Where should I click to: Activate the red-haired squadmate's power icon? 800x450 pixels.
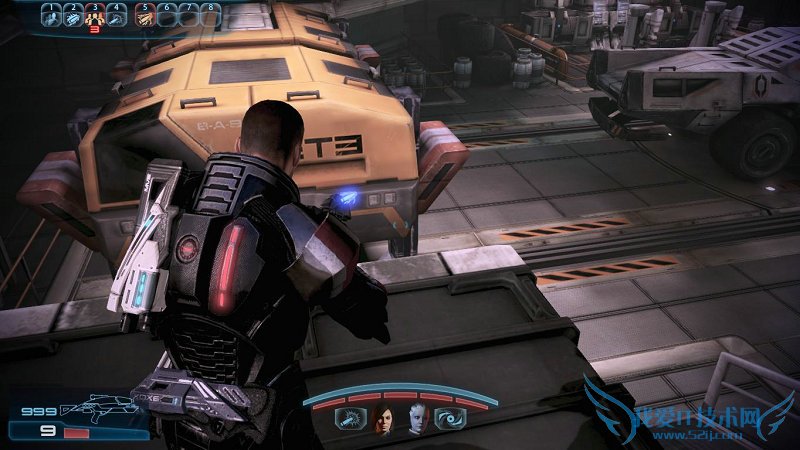pyautogui.click(x=351, y=419)
